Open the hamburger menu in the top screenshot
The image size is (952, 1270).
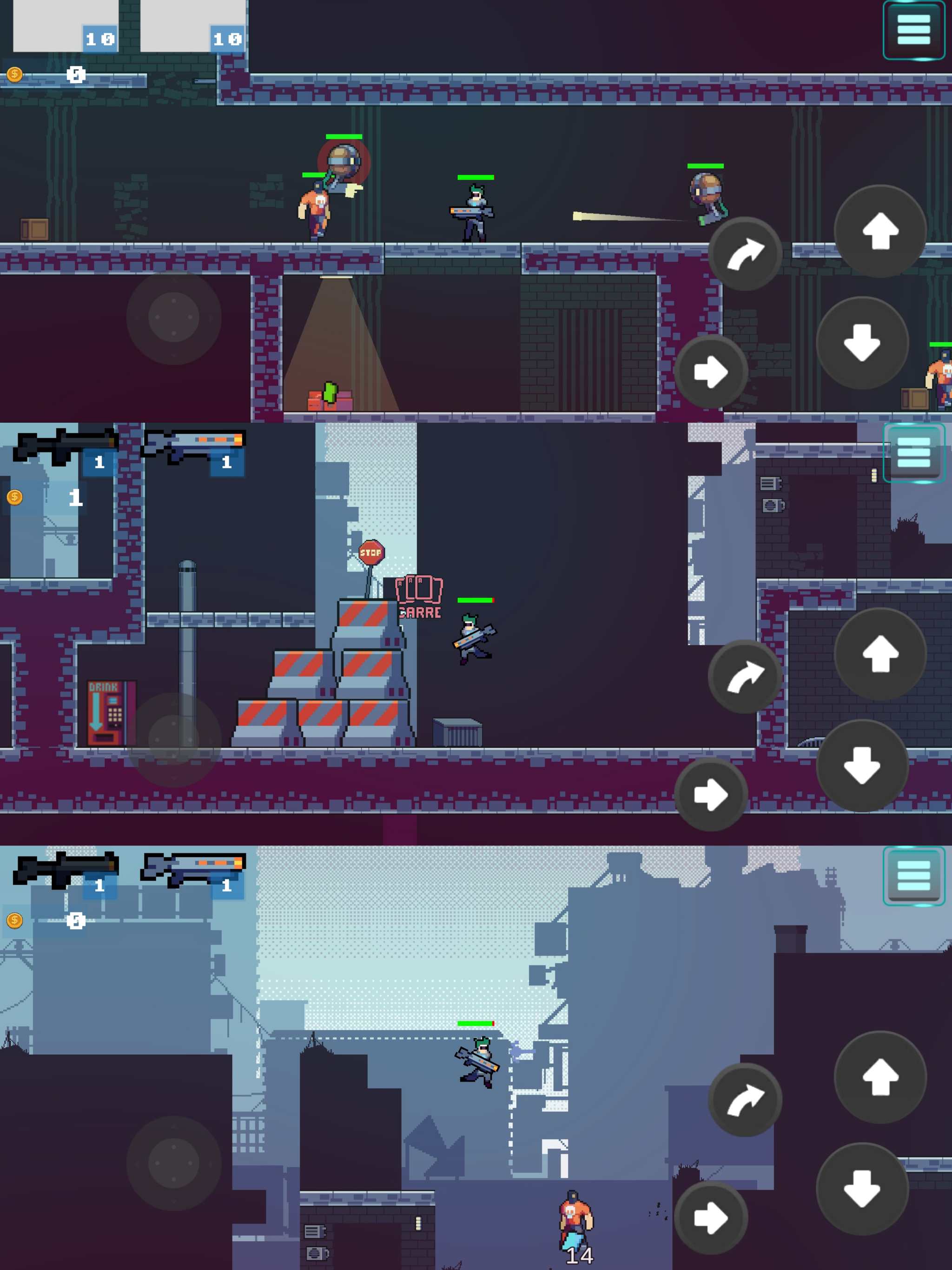913,30
